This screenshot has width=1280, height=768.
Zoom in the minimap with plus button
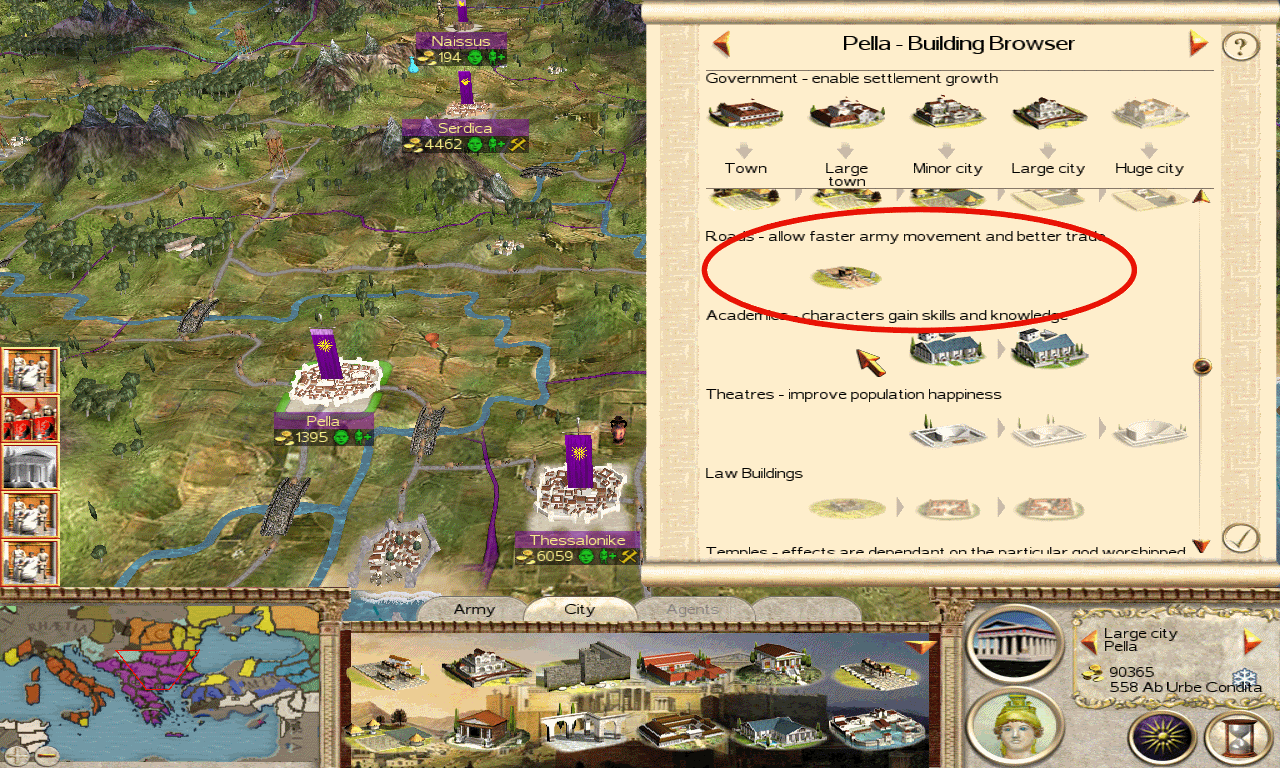[15, 755]
